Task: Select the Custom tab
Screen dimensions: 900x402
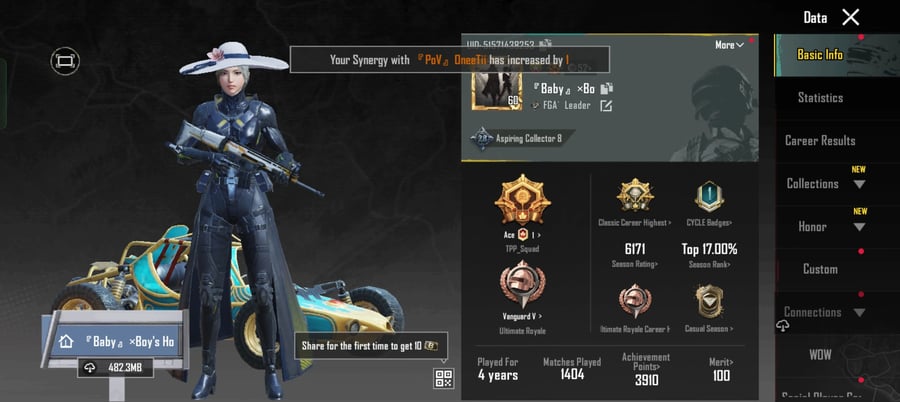Action: pos(820,269)
